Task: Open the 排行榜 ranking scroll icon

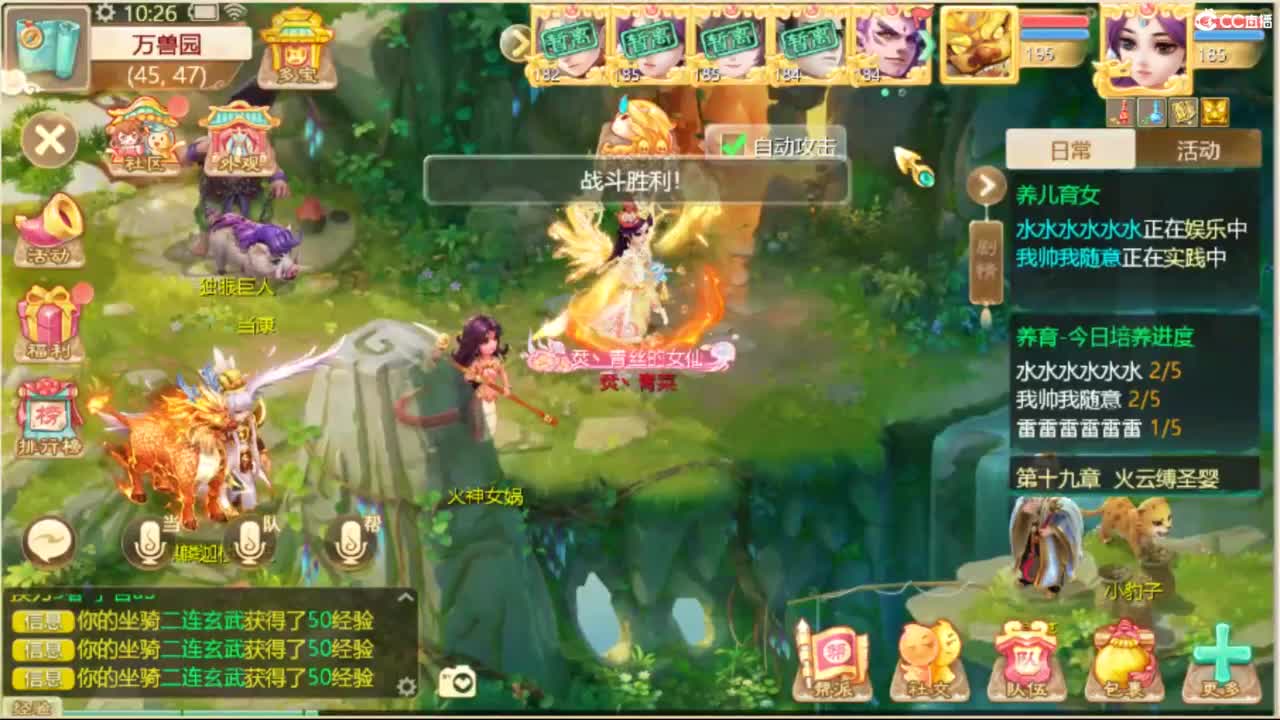Action: point(47,412)
